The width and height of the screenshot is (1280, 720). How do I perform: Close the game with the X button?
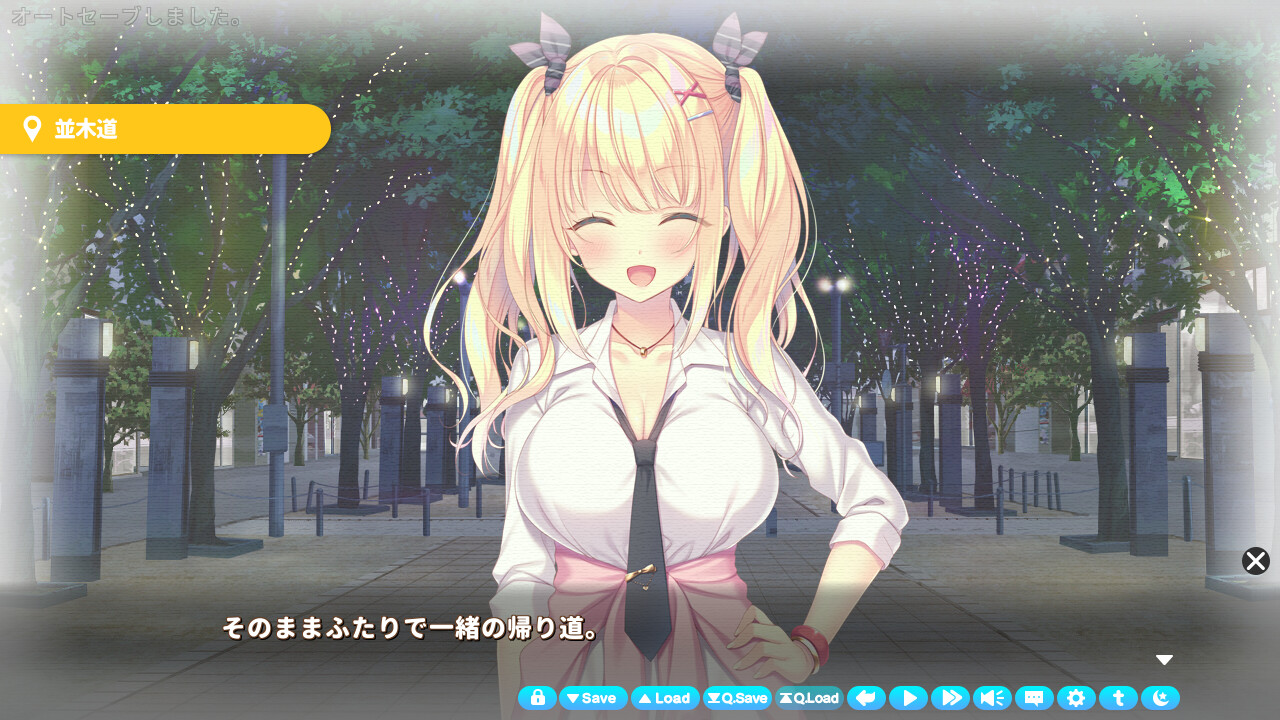click(x=1255, y=561)
